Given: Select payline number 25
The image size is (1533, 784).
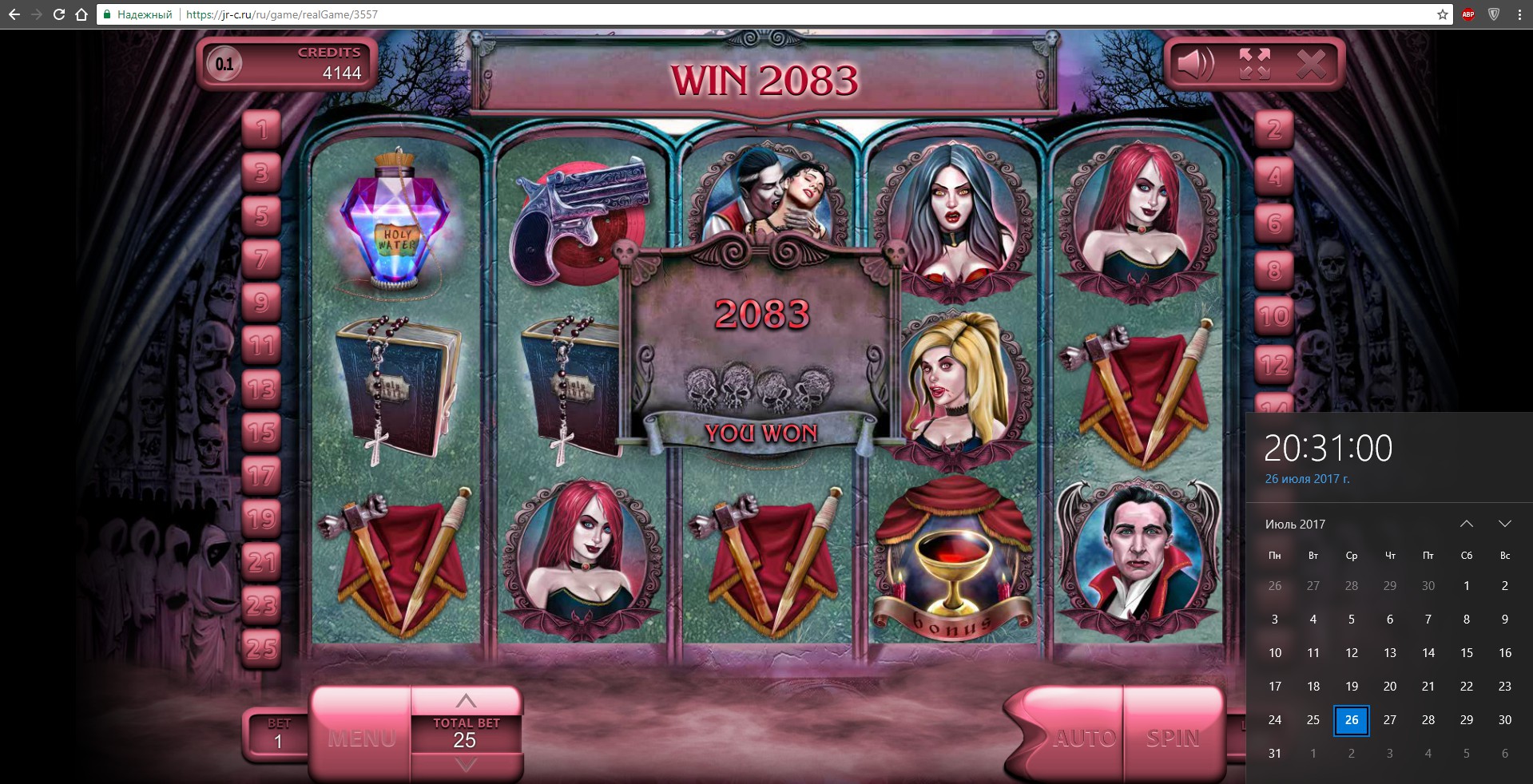Looking at the screenshot, I should click(262, 648).
